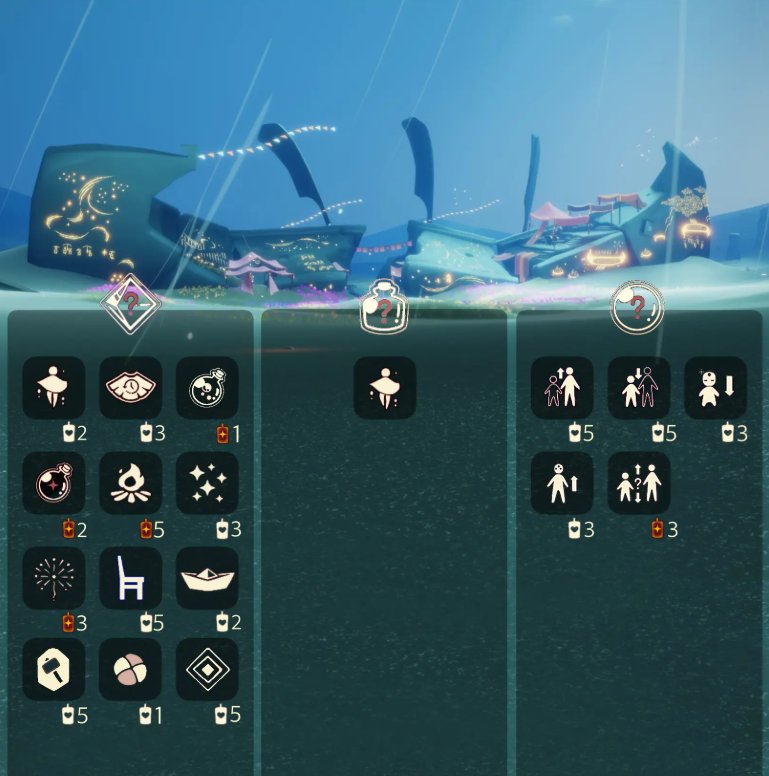Select the hammer hexagon icon
Image resolution: width=769 pixels, height=776 pixels.
tap(54, 670)
